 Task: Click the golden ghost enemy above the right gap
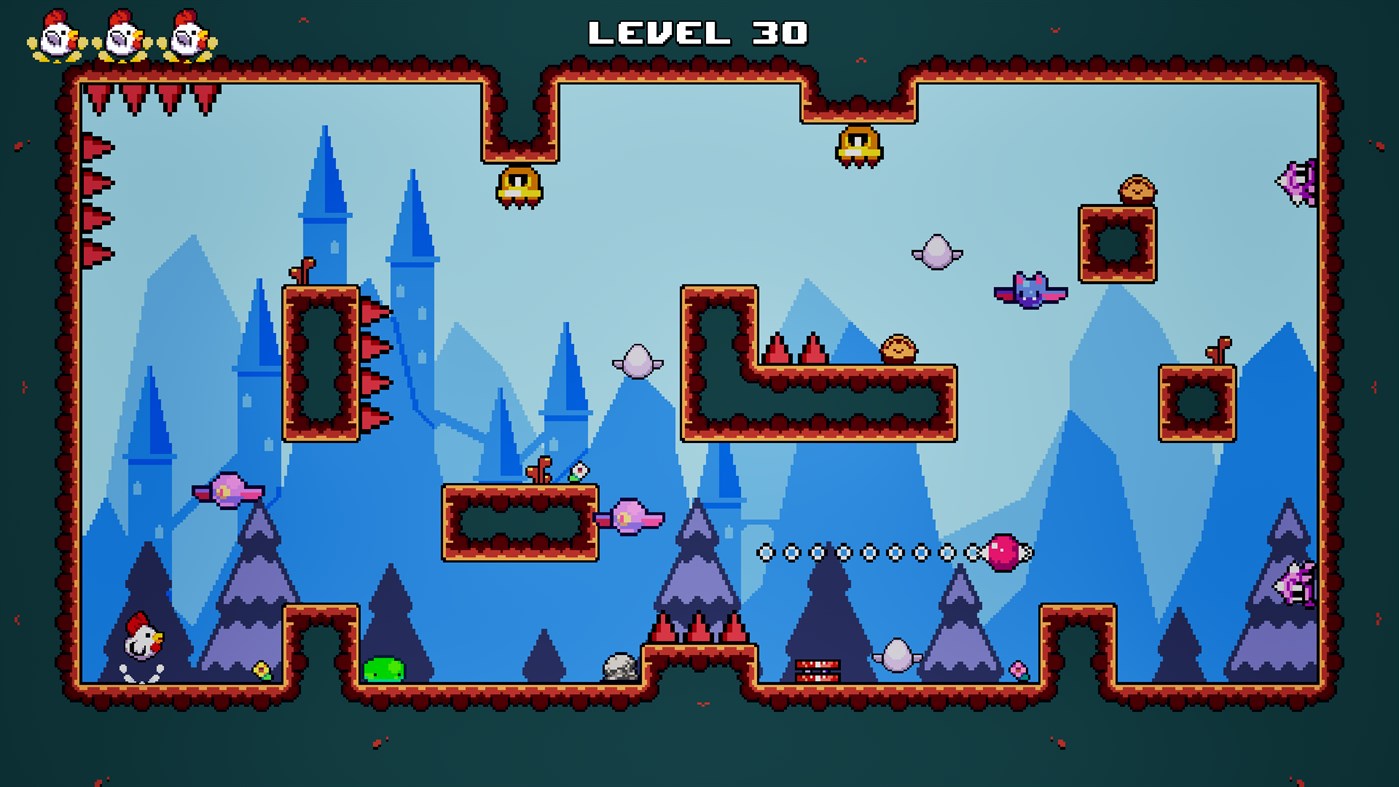(858, 145)
